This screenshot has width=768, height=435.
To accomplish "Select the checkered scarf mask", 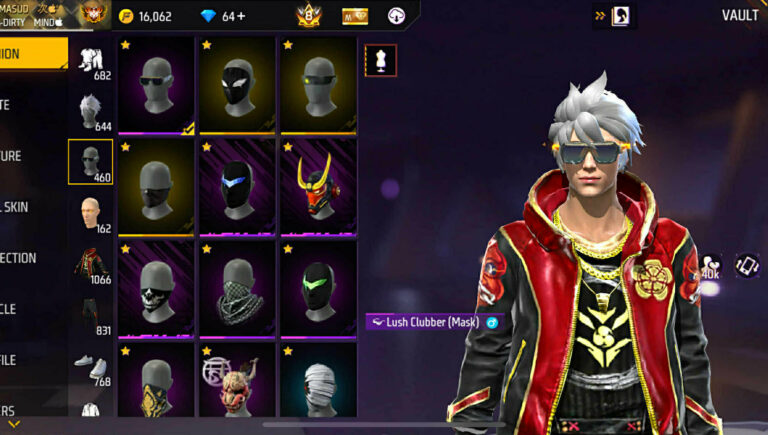I will click(x=237, y=288).
